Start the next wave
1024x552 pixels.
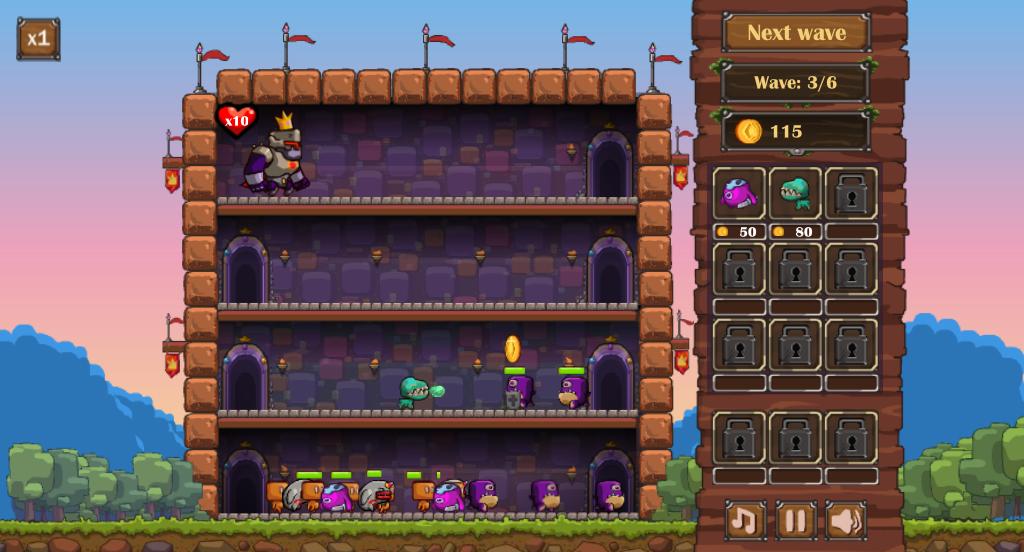(x=796, y=33)
